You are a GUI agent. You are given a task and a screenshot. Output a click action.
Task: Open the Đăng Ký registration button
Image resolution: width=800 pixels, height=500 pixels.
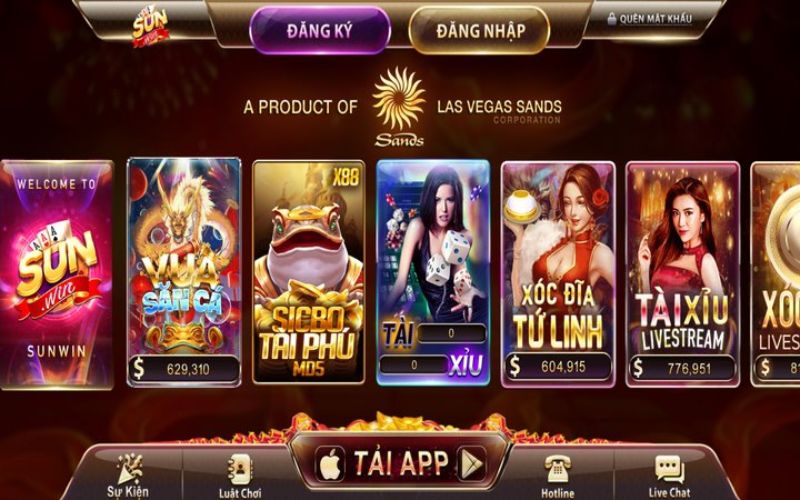click(x=319, y=30)
